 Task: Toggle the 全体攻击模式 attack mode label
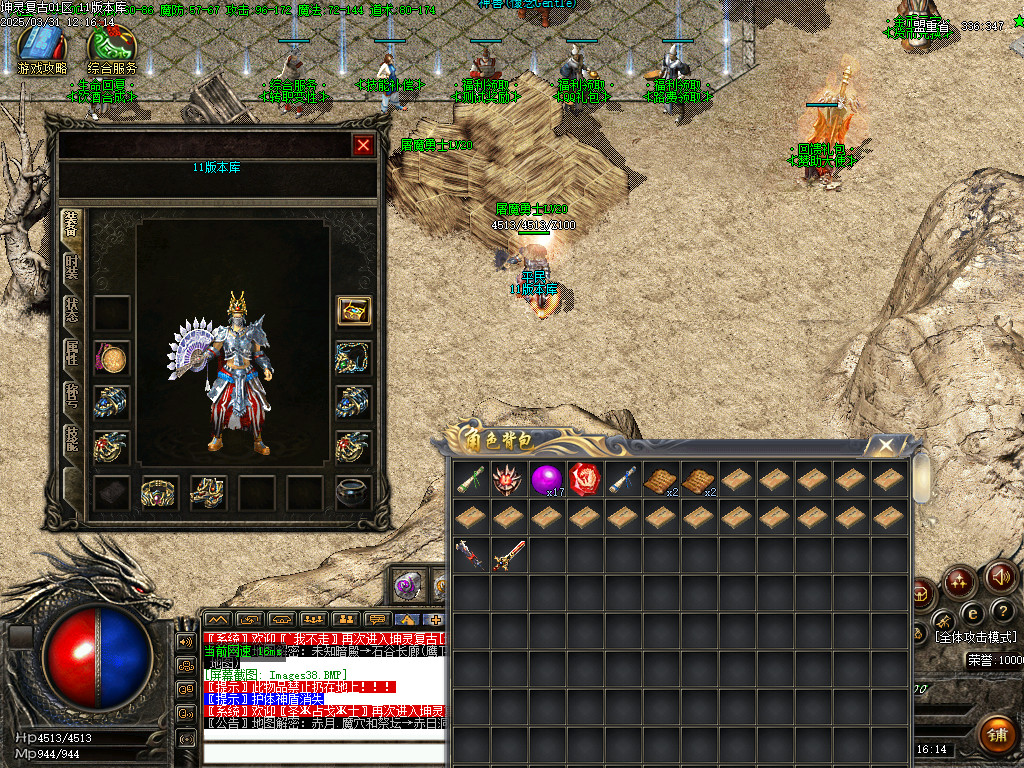(x=975, y=637)
